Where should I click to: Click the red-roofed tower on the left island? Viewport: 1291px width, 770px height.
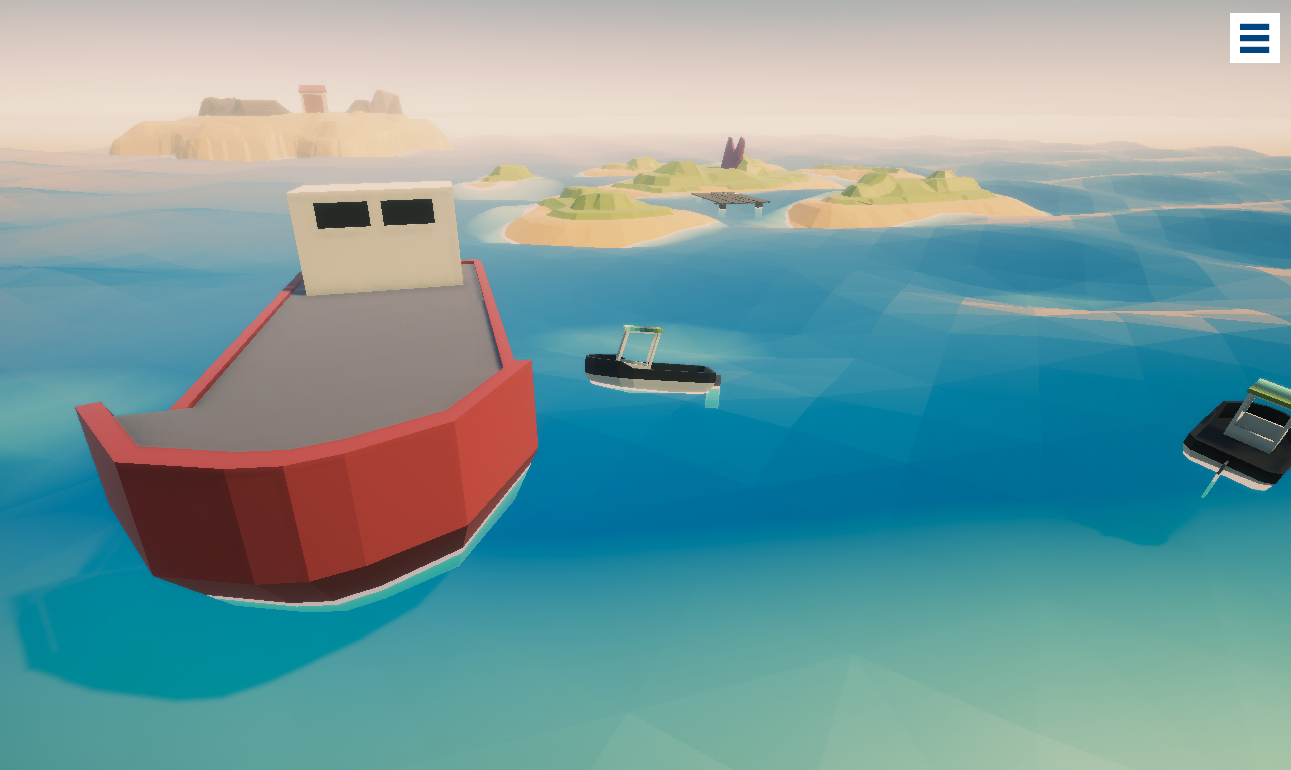[x=311, y=98]
